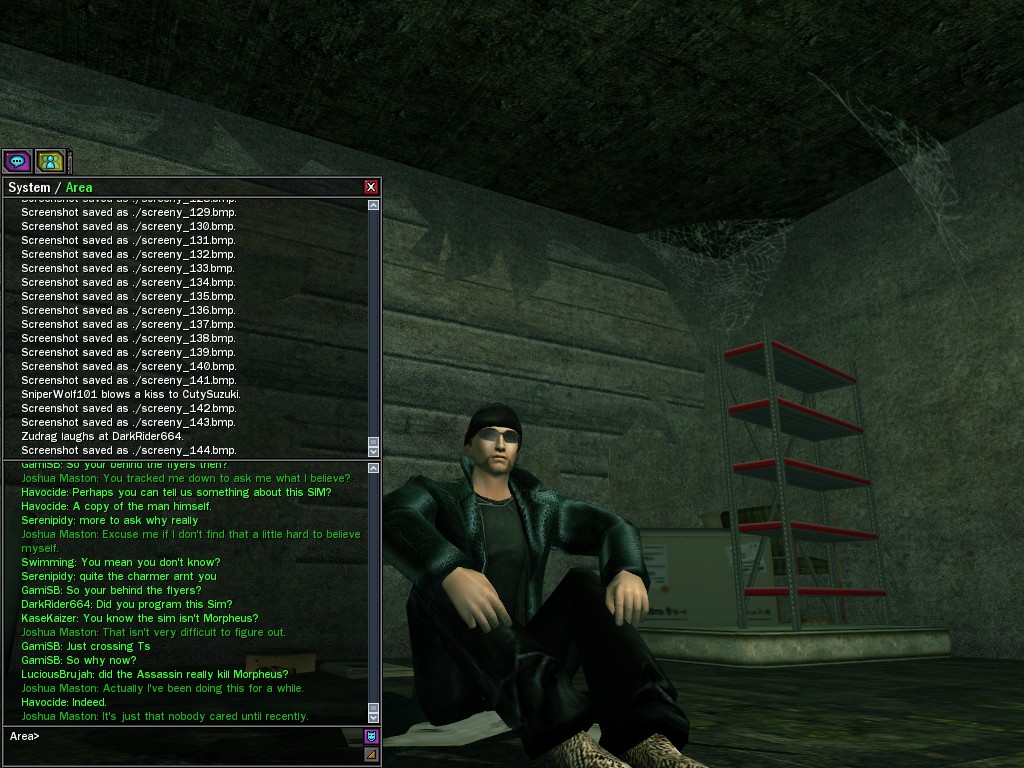Click the orange triangle resize corner button
Screen dimensions: 1024x768
(x=371, y=754)
